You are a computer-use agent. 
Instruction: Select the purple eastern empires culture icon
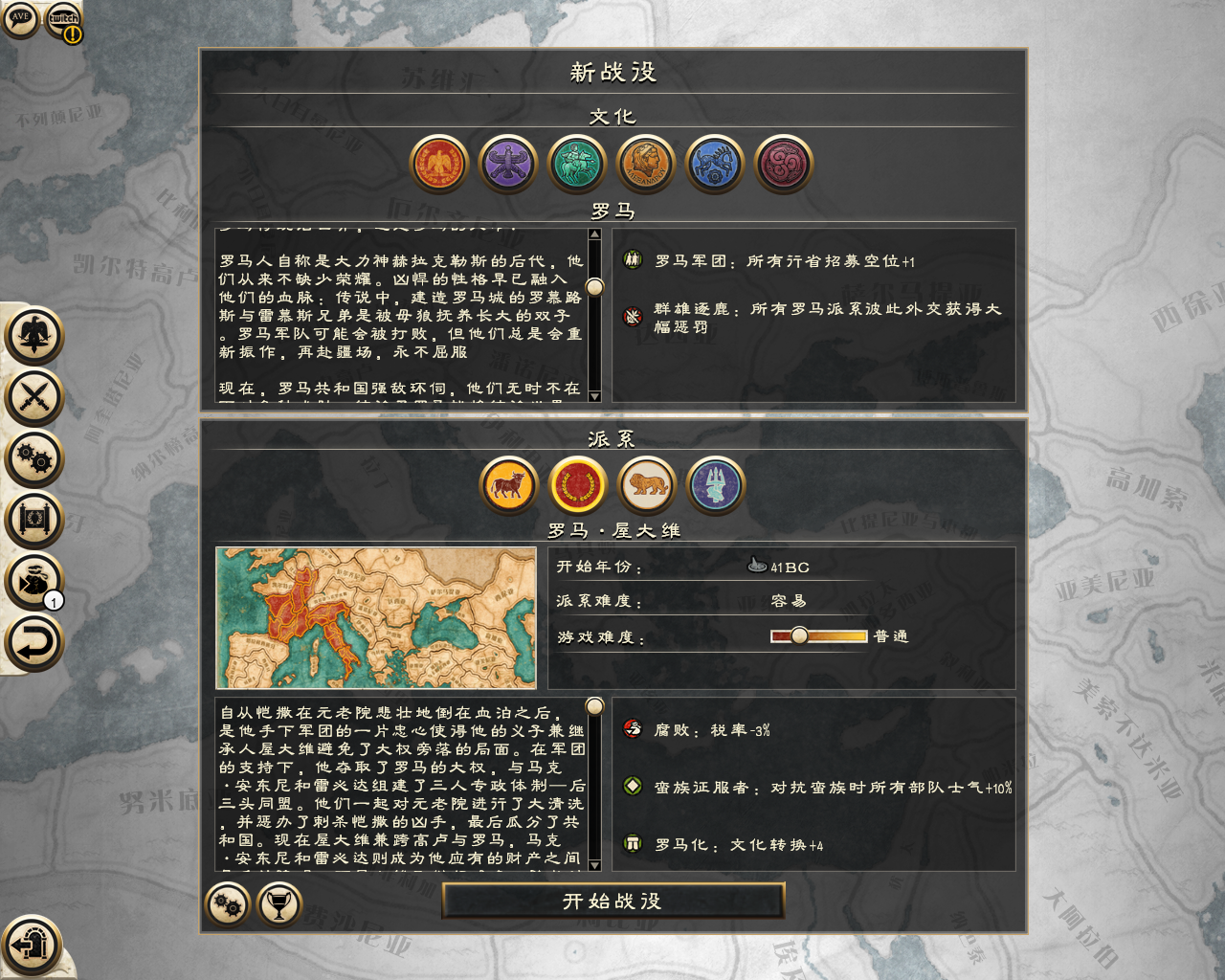click(508, 163)
